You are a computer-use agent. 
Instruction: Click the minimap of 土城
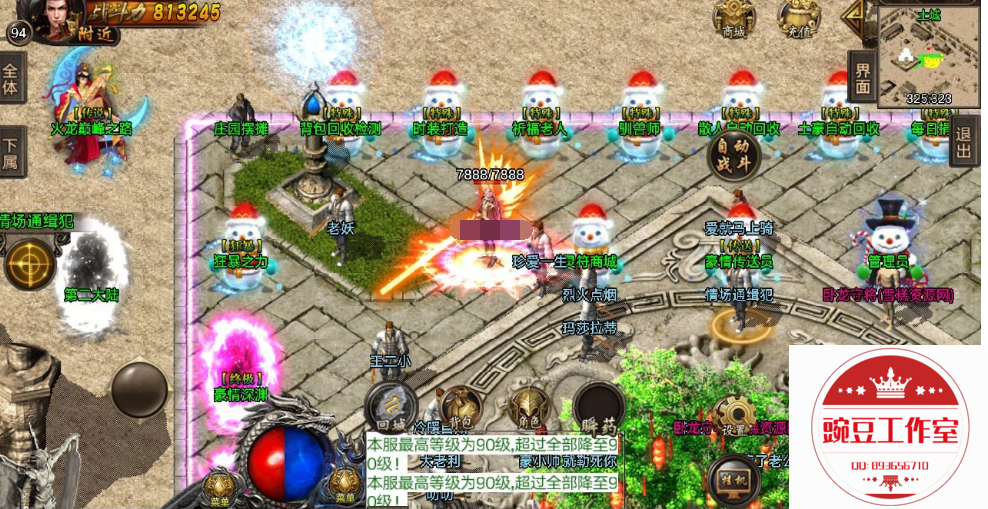928,56
